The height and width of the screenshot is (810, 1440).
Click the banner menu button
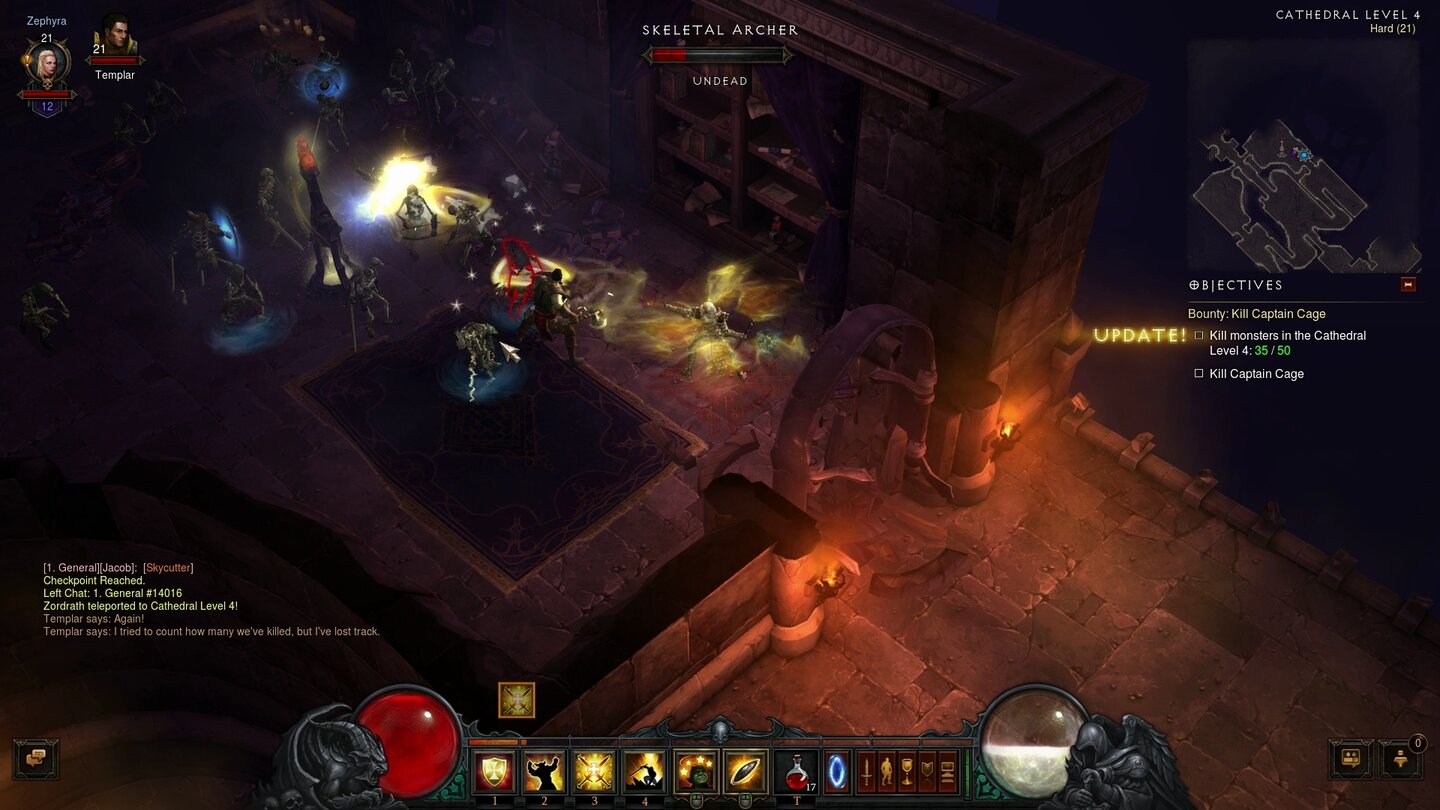pyautogui.click(x=927, y=772)
